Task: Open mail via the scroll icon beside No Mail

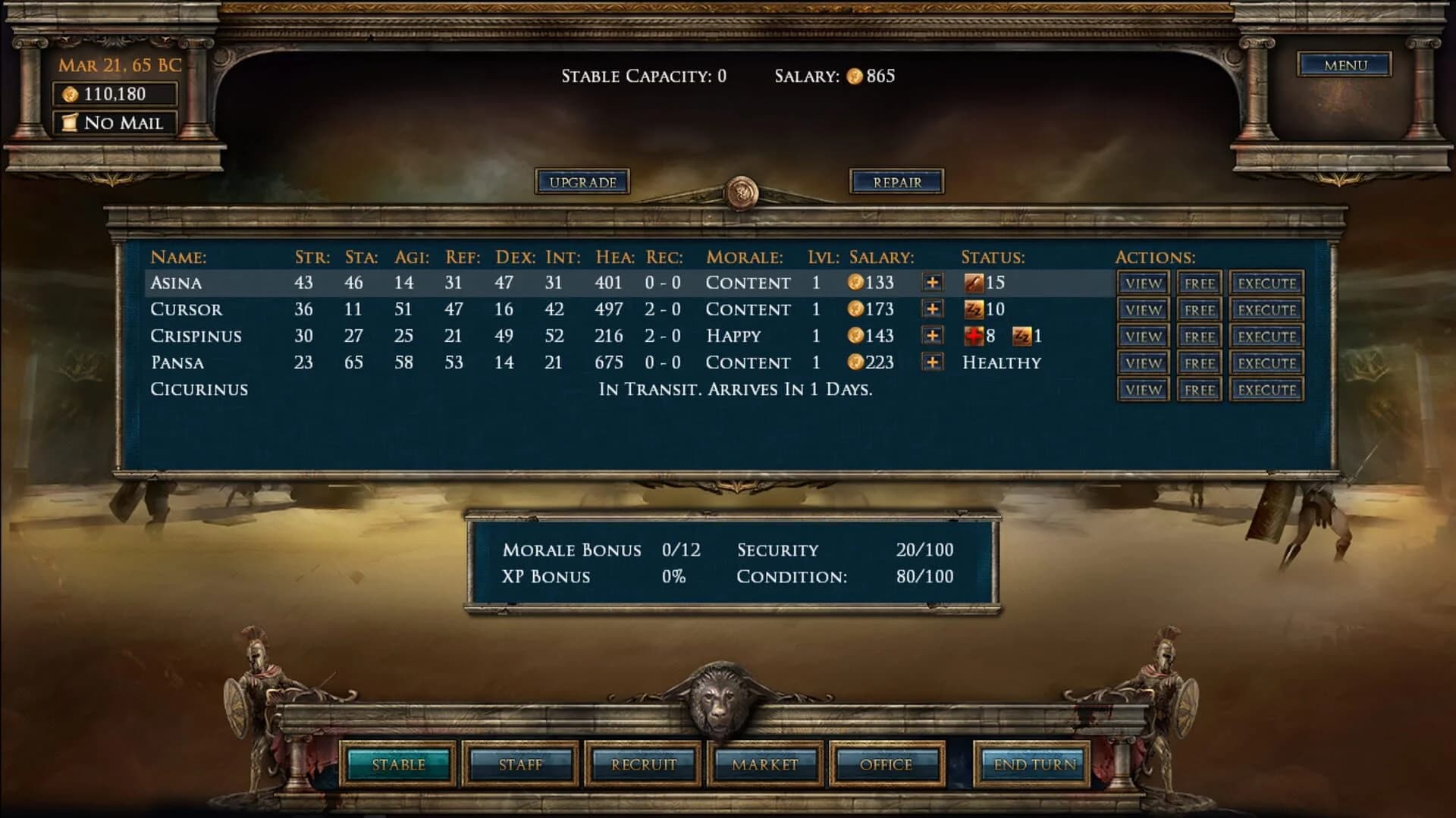Action: click(x=71, y=121)
